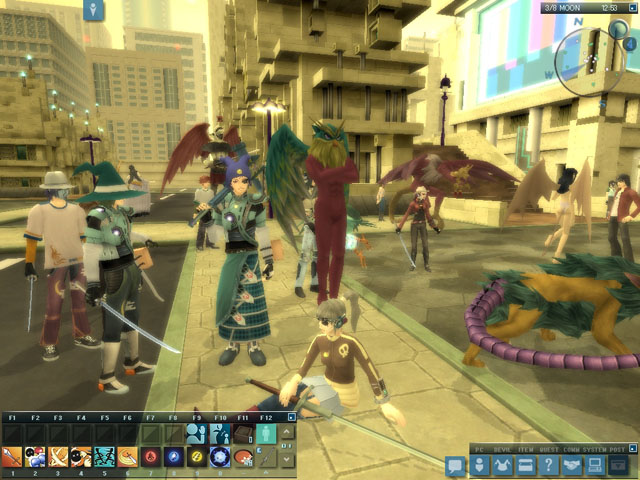Open the Quest menu with question mark
Viewport: 640px width, 480px height.
[x=547, y=465]
